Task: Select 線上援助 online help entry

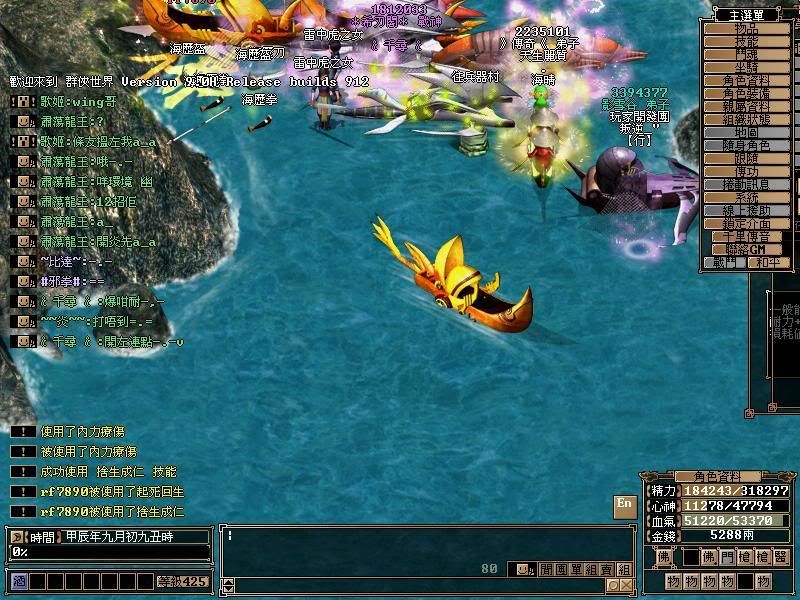Action: (x=746, y=211)
